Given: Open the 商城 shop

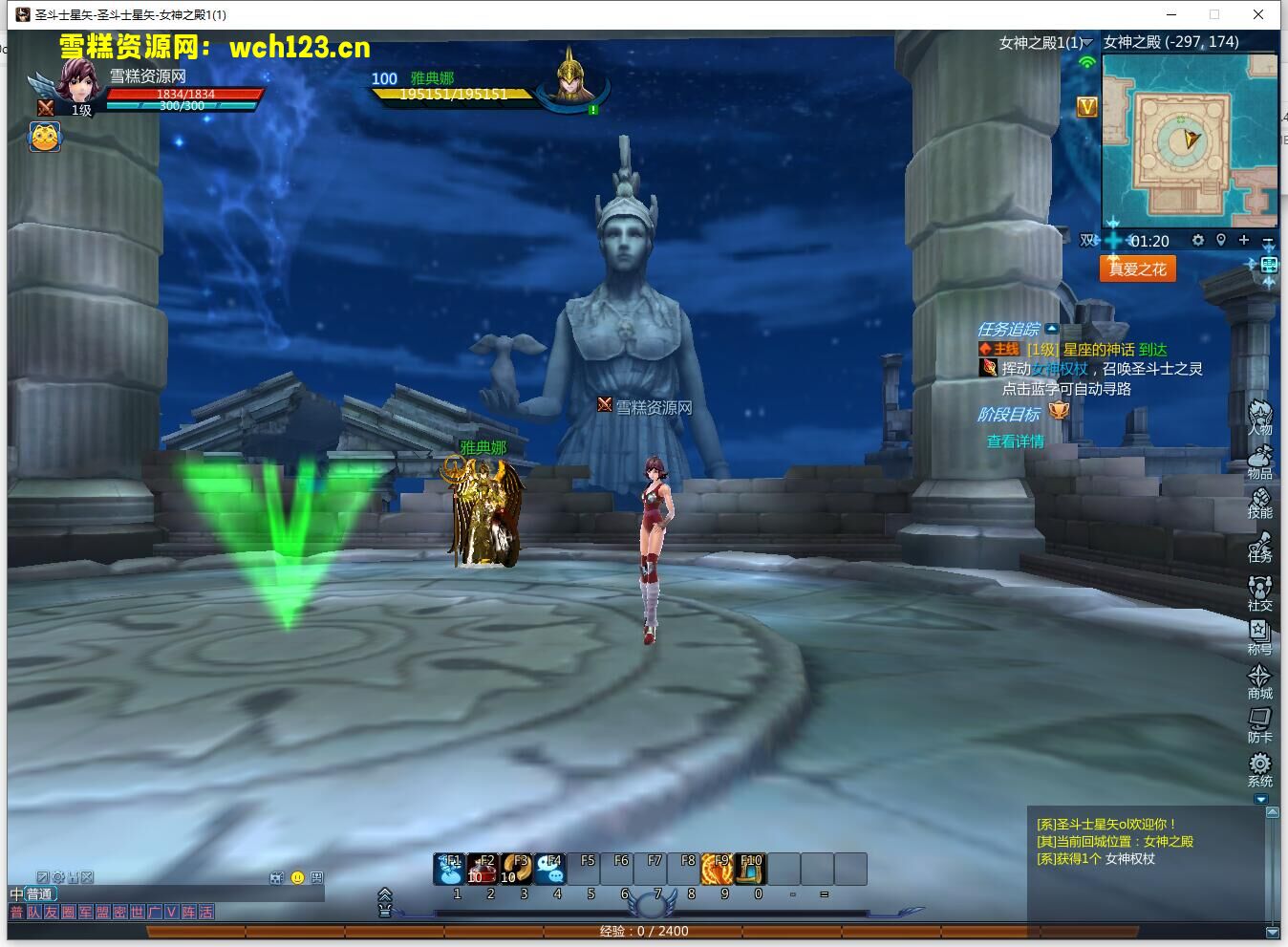Looking at the screenshot, I should click(1259, 679).
